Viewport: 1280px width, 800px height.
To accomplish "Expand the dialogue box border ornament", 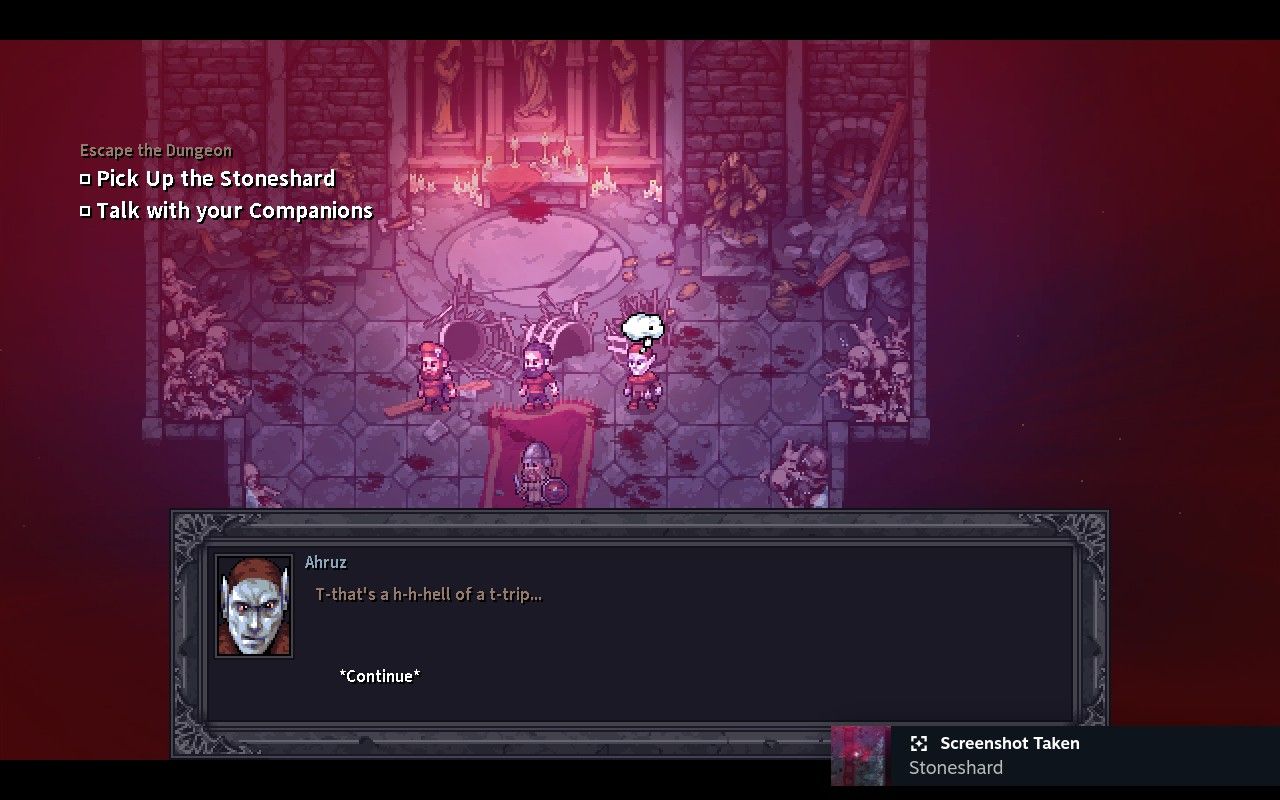I will point(190,525).
